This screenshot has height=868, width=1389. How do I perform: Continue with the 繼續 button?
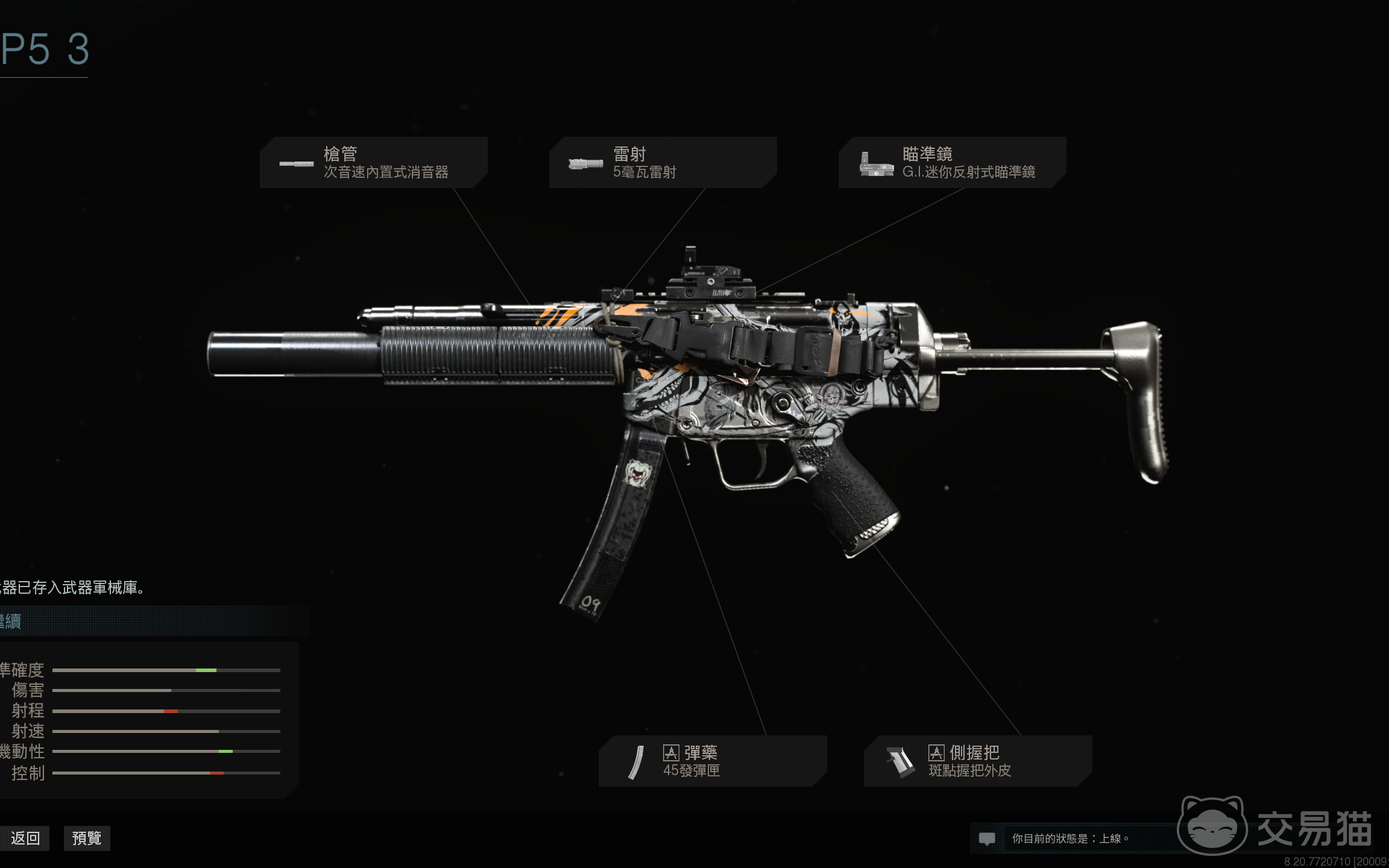pos(151,621)
